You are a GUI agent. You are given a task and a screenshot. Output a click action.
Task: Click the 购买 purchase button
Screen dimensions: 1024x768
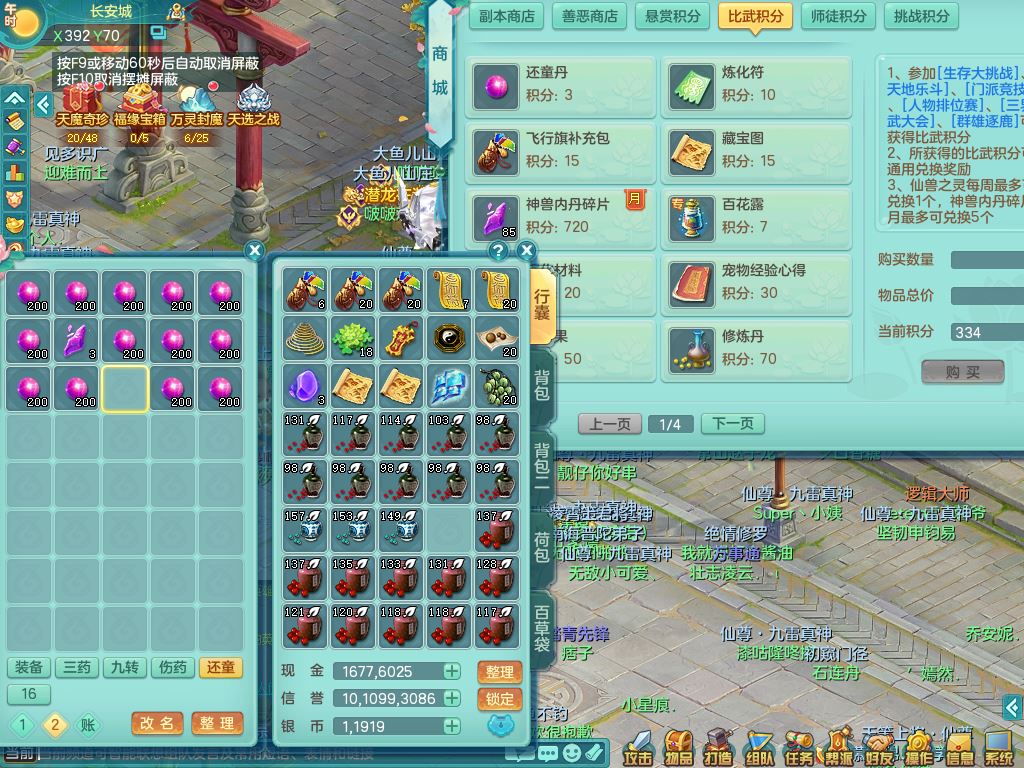click(x=962, y=372)
